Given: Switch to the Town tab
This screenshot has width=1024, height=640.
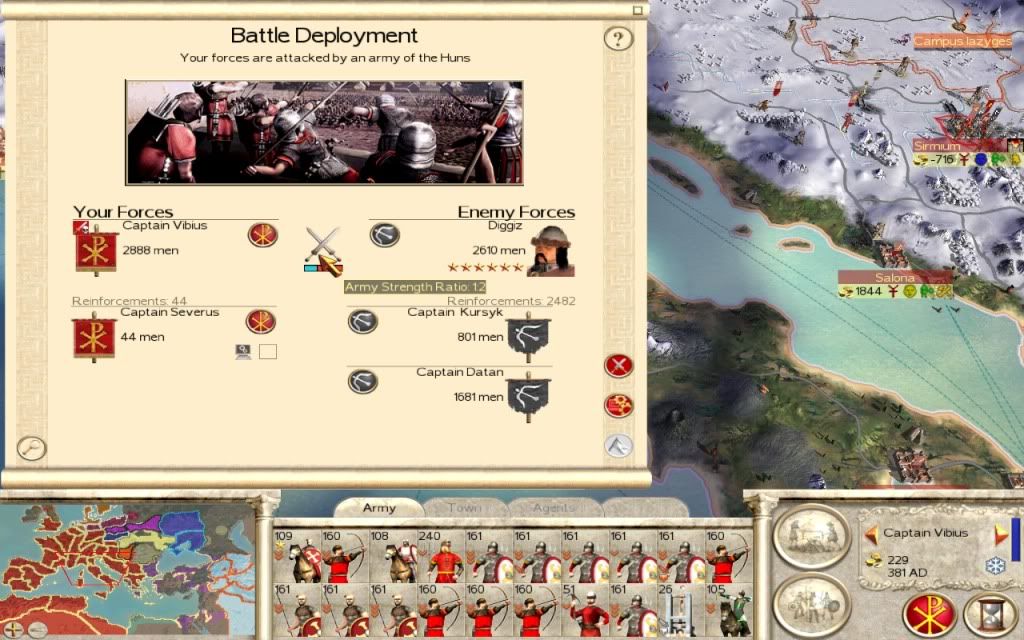Looking at the screenshot, I should coord(463,508).
